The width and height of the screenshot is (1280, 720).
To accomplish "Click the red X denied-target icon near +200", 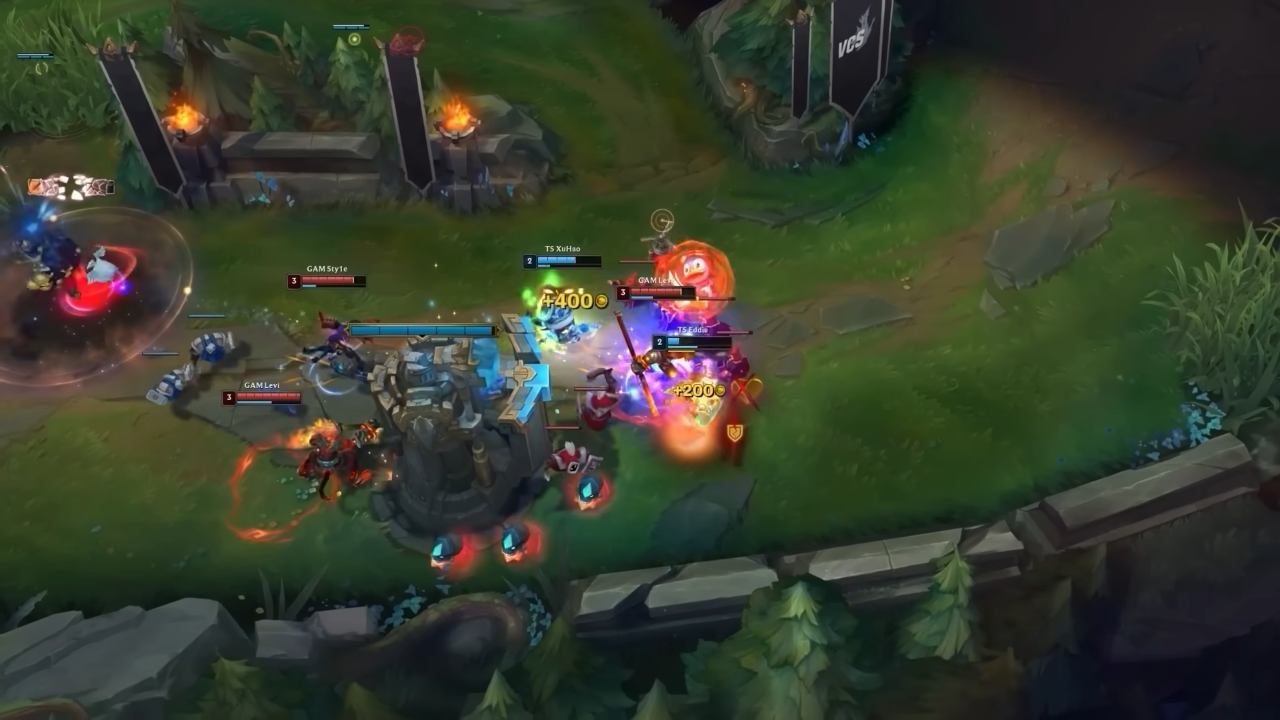I will [x=744, y=389].
